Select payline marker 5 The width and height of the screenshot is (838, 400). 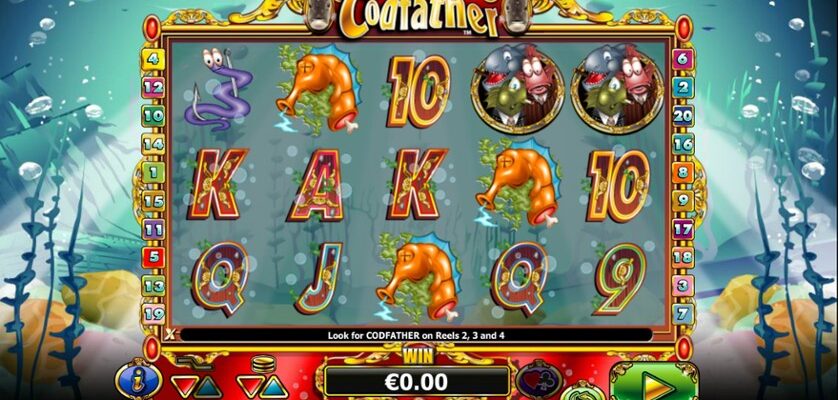click(154, 257)
